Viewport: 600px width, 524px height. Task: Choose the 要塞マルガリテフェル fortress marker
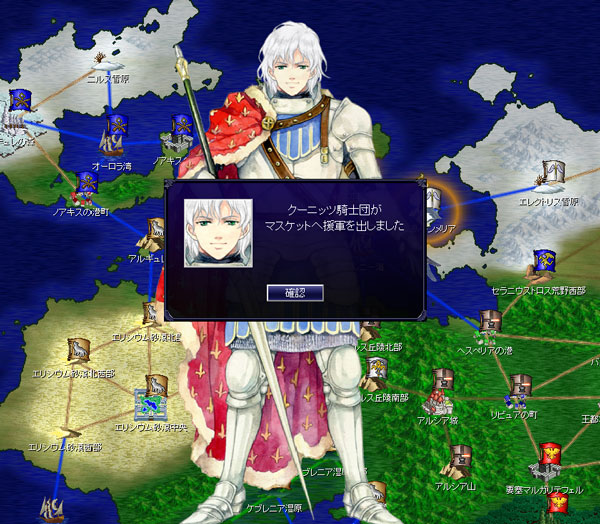click(548, 459)
